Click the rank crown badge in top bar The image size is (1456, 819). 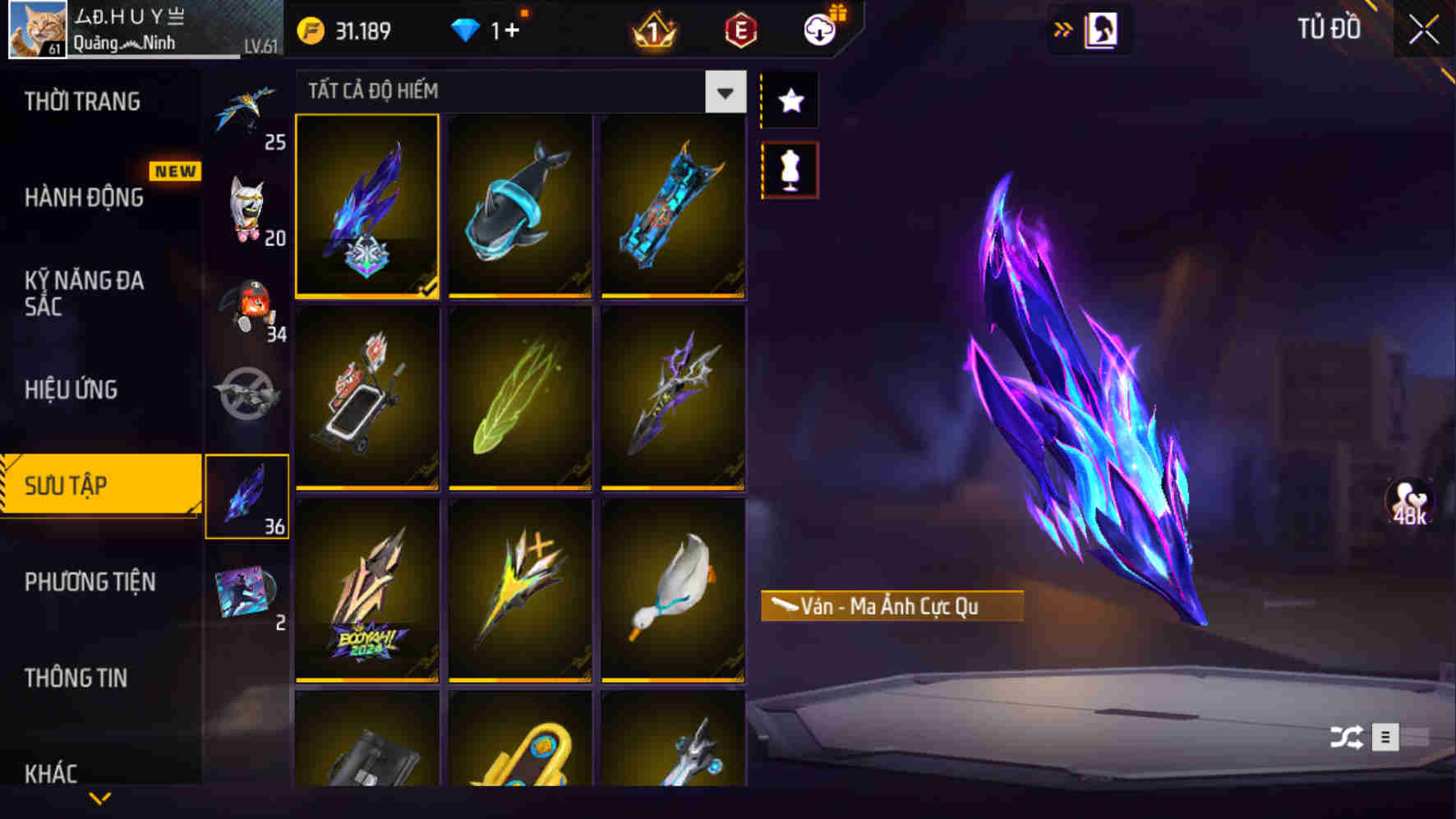pyautogui.click(x=653, y=30)
